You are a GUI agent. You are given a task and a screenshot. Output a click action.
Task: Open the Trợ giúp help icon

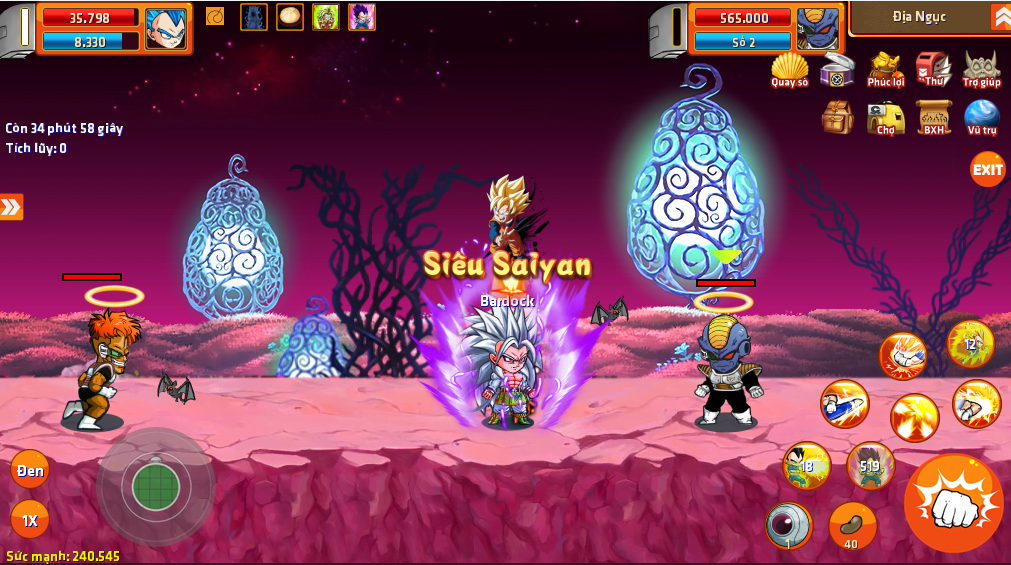982,69
